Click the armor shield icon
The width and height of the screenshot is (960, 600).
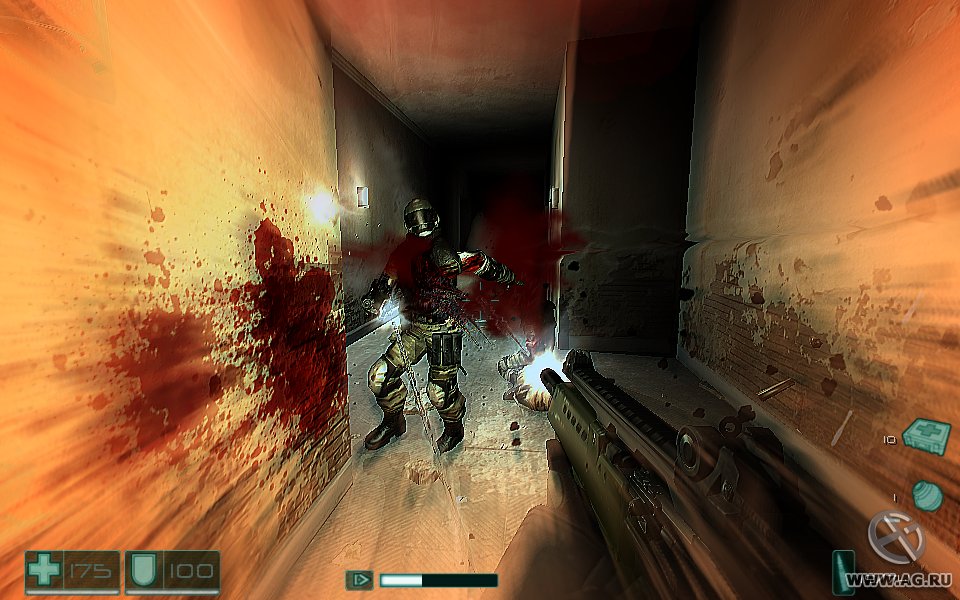coord(141,572)
